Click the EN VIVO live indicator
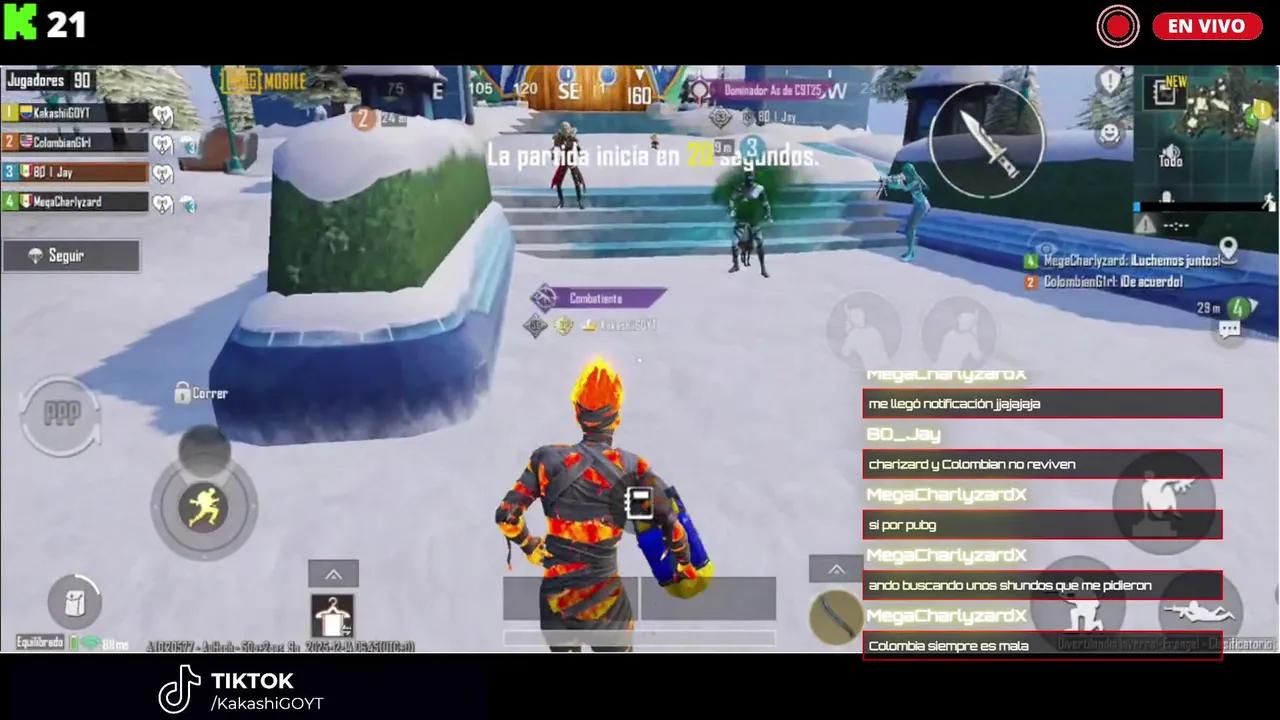 click(1207, 26)
